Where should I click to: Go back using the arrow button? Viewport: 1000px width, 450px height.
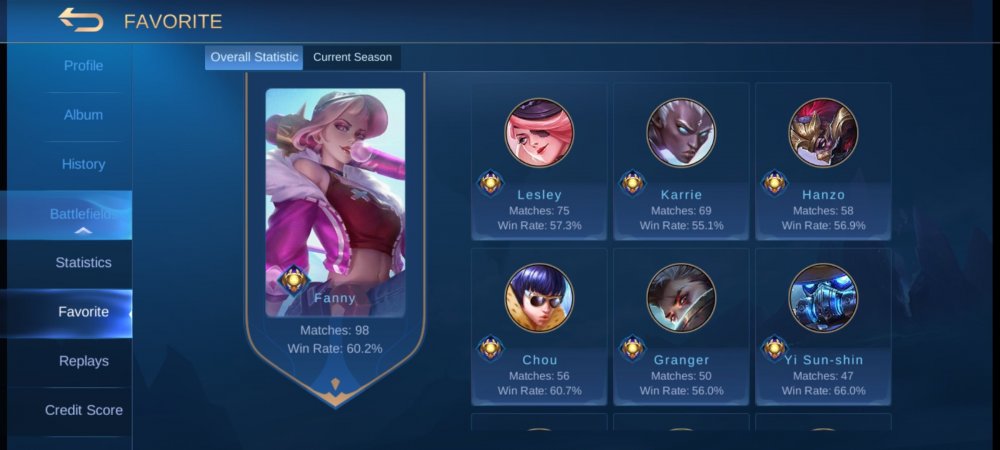click(80, 20)
